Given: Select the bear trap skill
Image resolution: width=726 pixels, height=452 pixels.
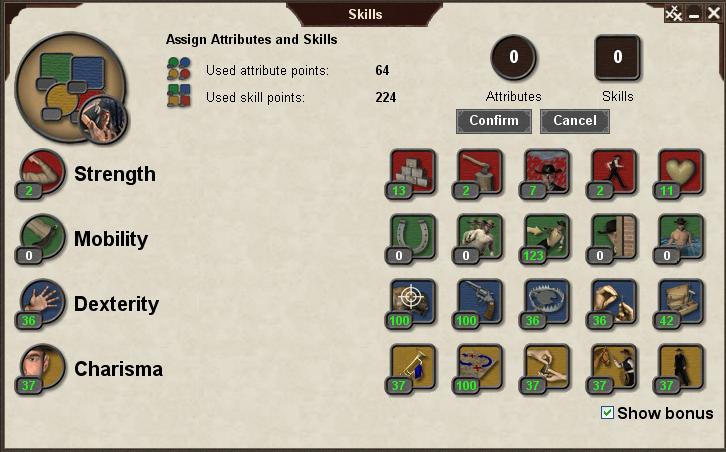Looking at the screenshot, I should tap(546, 302).
